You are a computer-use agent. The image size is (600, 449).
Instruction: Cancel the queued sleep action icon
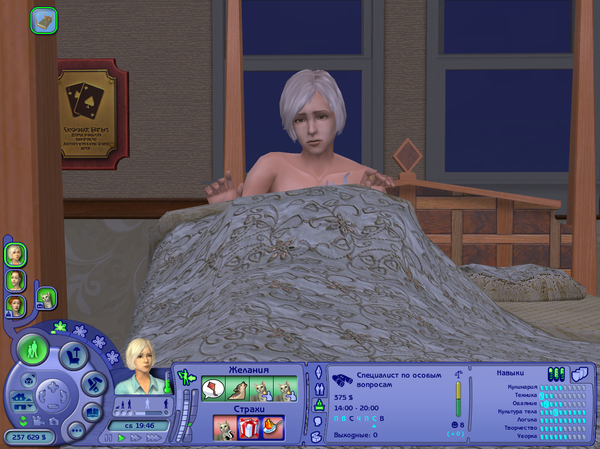pos(45,18)
